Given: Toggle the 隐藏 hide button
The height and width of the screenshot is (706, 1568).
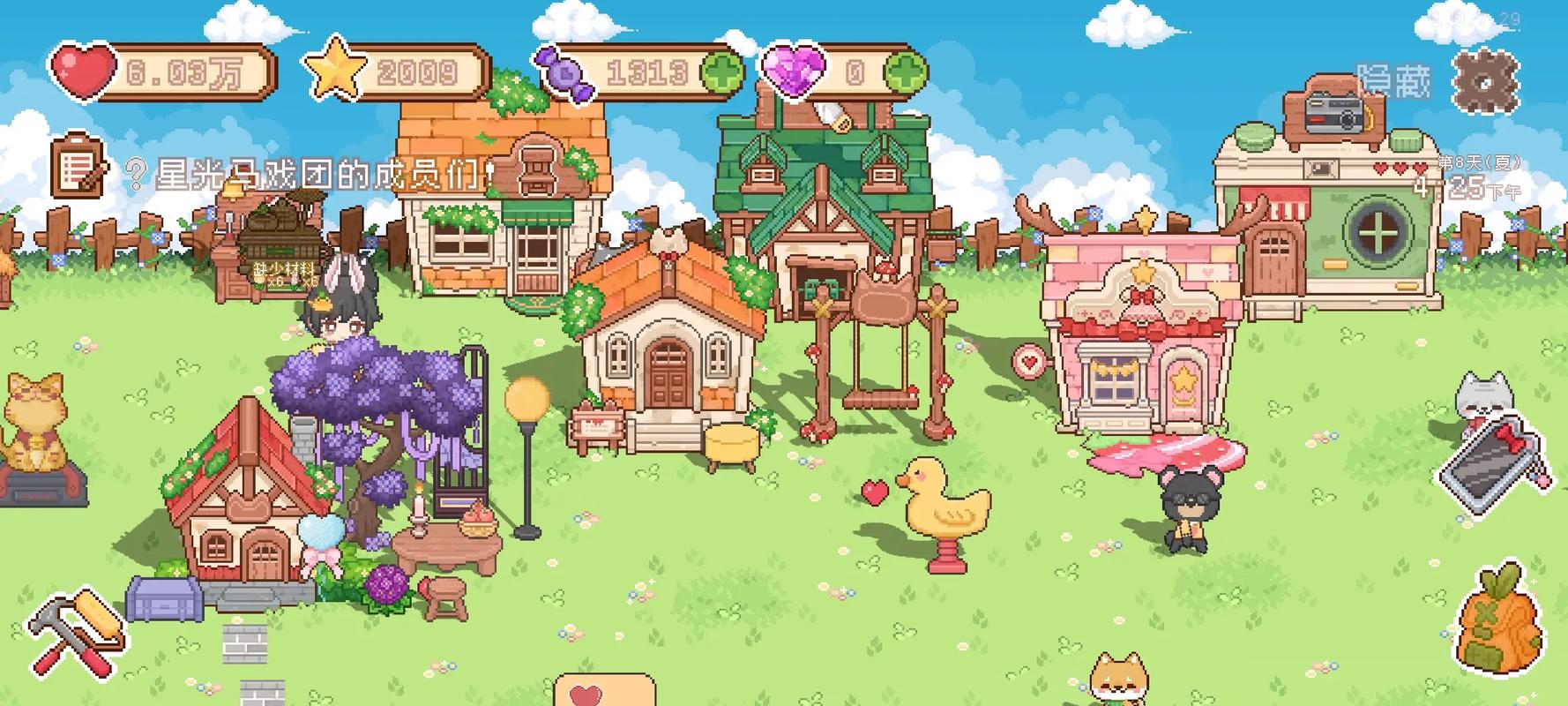Looking at the screenshot, I should coord(1393,81).
